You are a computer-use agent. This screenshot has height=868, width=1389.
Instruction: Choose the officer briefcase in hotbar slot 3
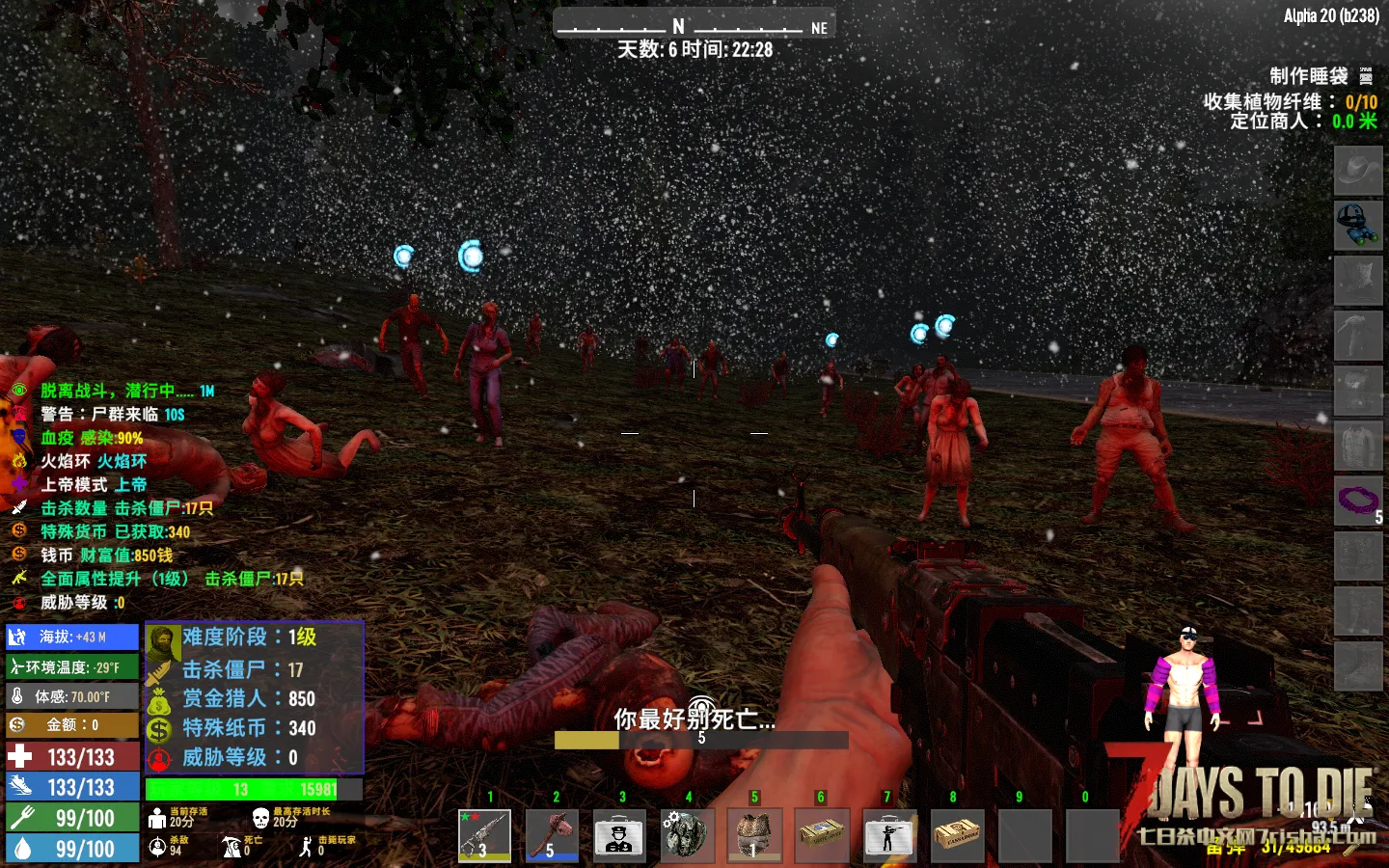point(618,834)
